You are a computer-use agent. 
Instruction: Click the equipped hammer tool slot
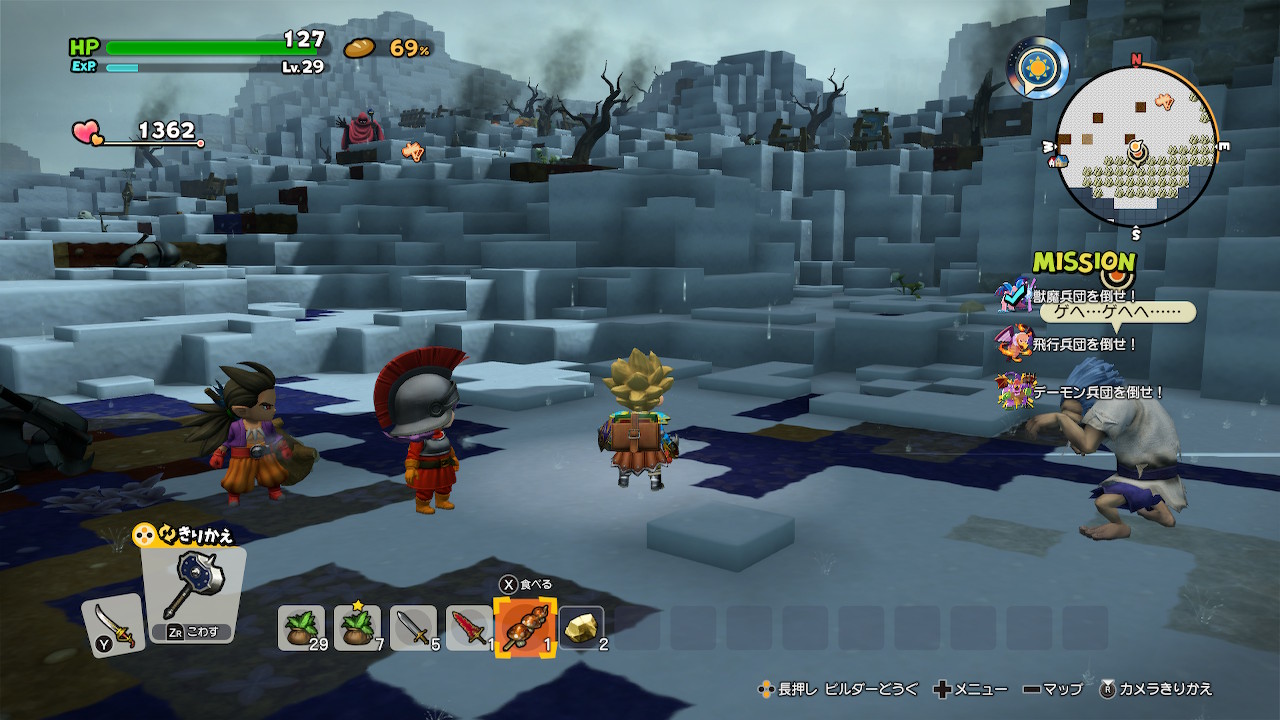coord(191,595)
